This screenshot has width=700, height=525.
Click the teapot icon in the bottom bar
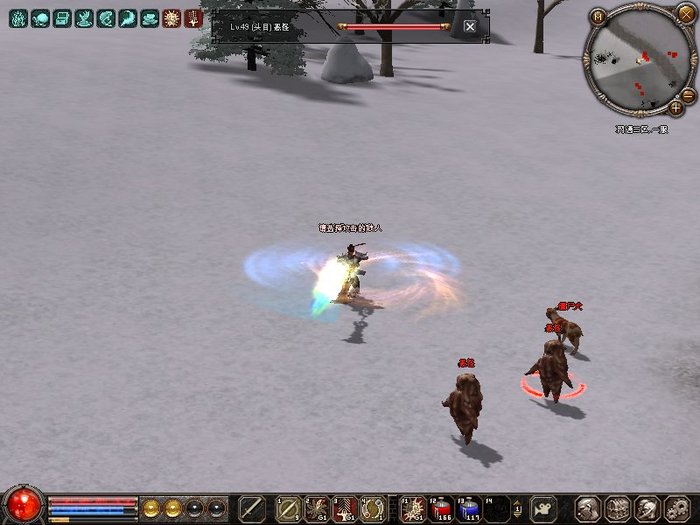click(x=543, y=507)
